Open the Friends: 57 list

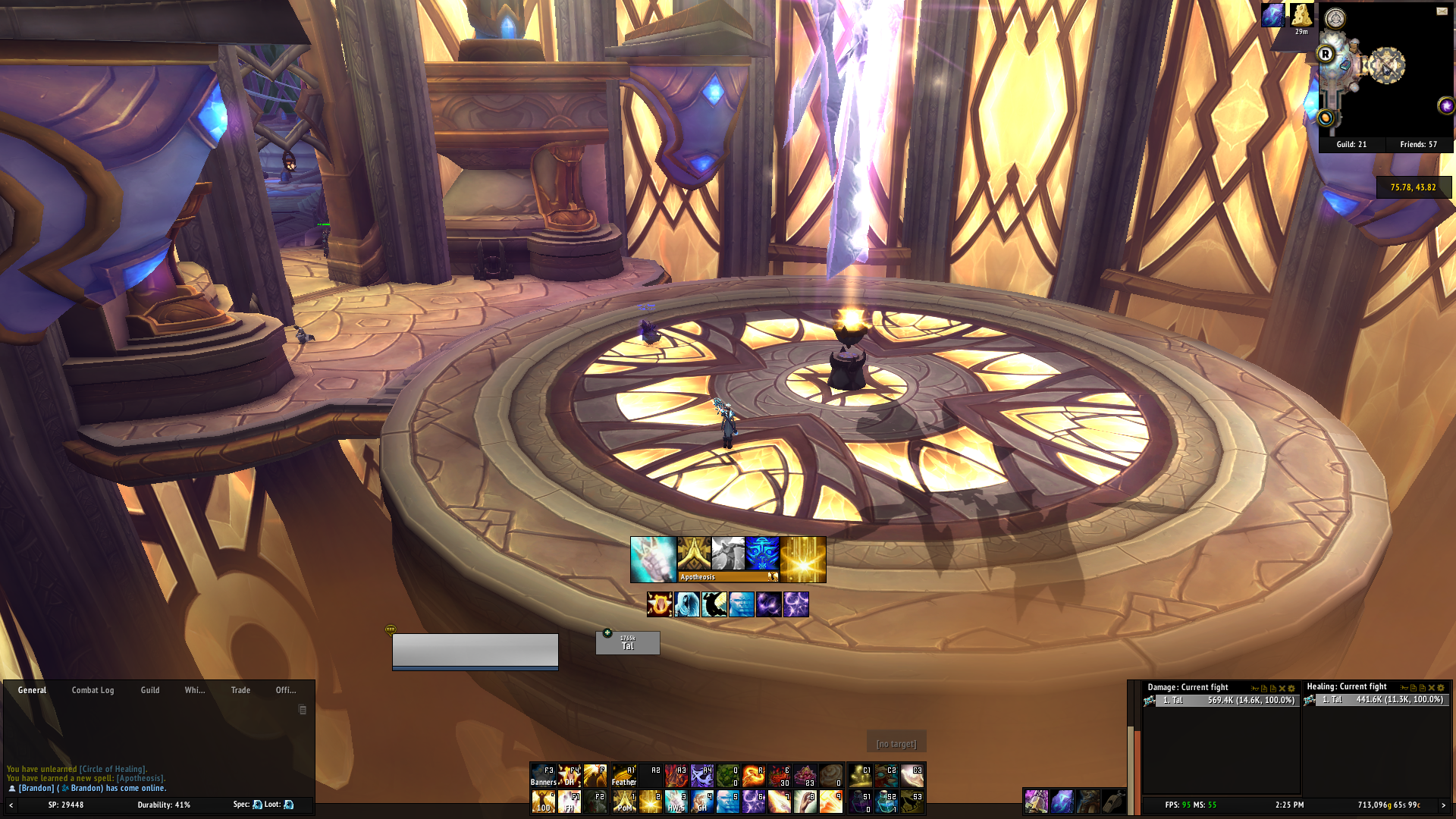pyautogui.click(x=1418, y=144)
